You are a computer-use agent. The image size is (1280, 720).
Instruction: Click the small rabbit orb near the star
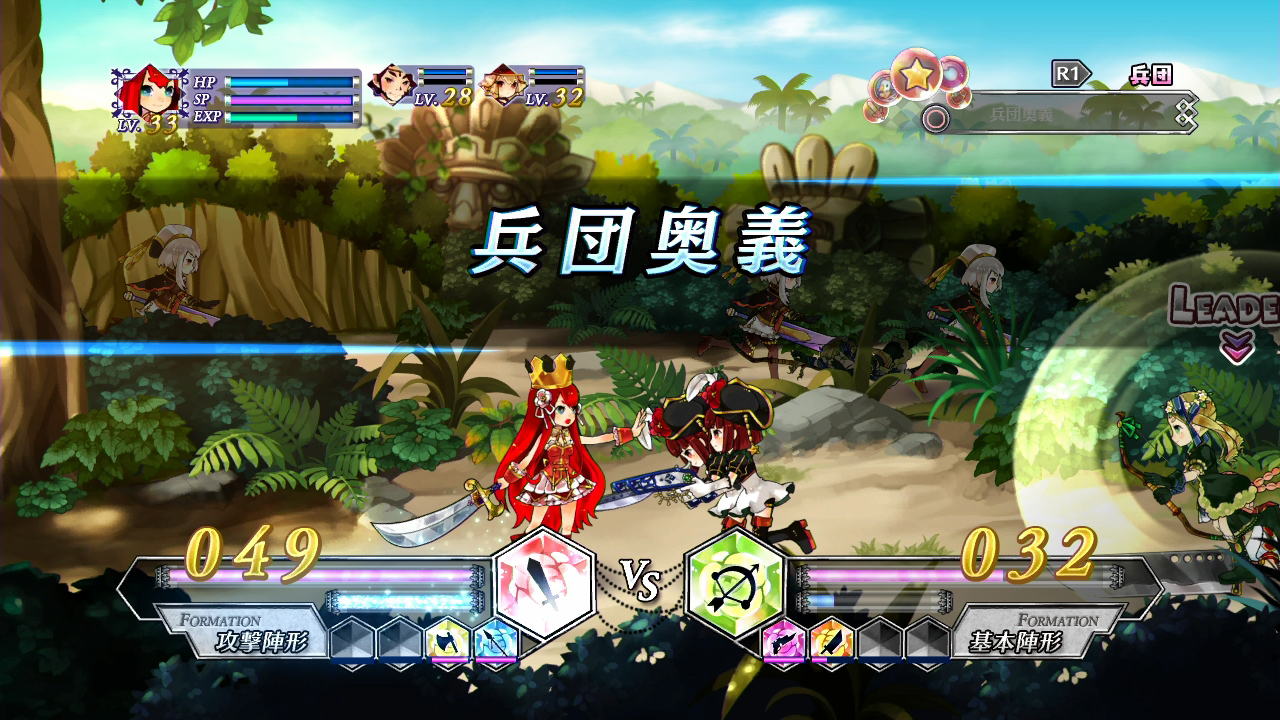point(884,85)
